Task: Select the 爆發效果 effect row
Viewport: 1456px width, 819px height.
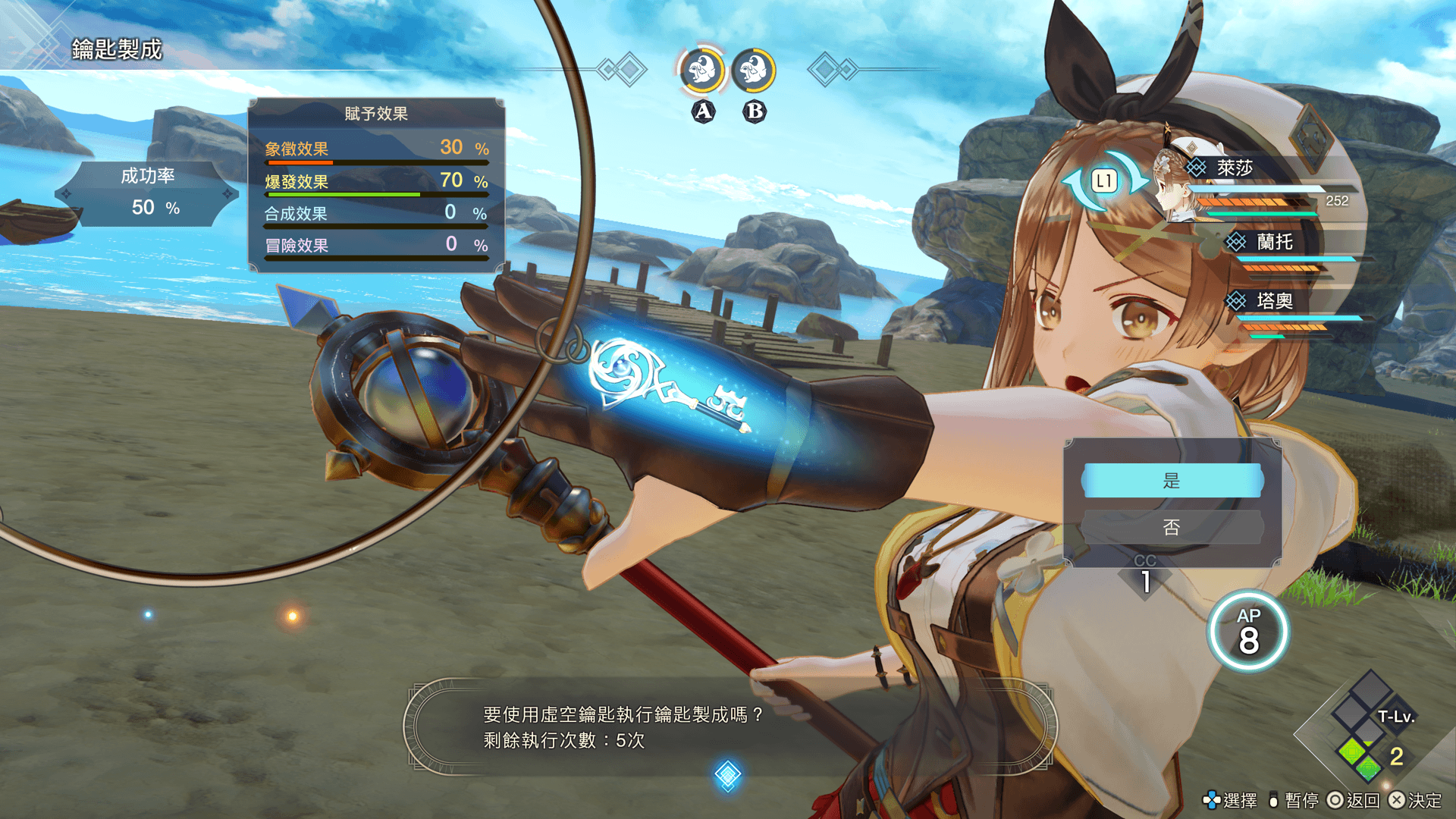Action: (x=376, y=181)
